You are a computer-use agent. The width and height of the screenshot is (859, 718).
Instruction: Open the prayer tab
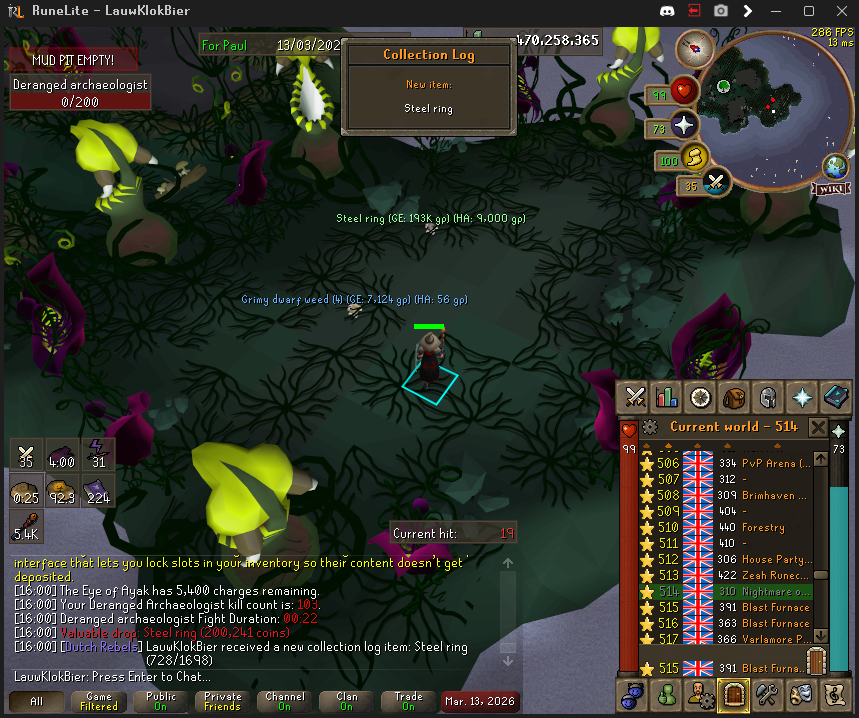pyautogui.click(x=801, y=397)
